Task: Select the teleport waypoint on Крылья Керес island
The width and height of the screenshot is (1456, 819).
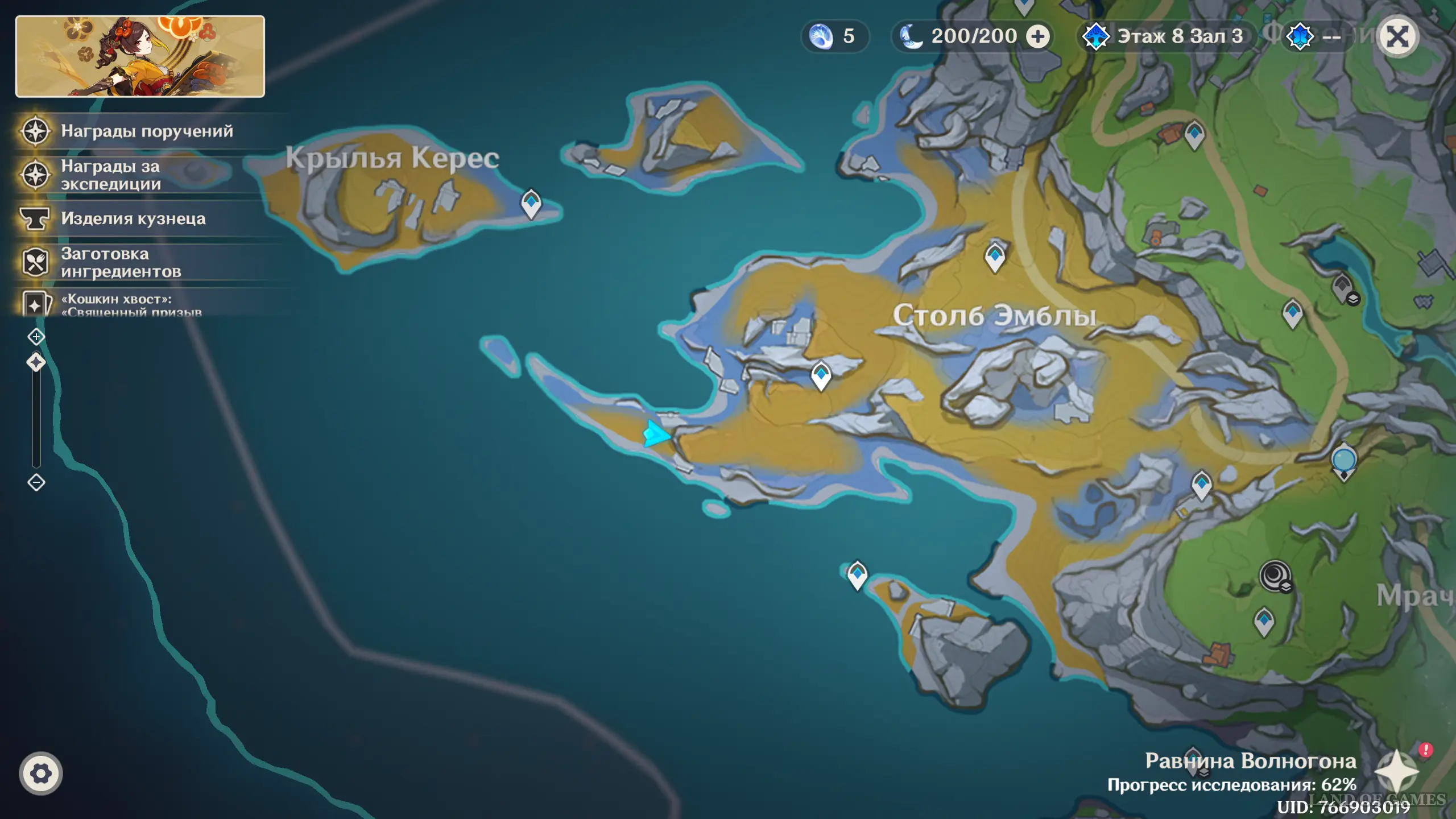Action: pos(531,202)
